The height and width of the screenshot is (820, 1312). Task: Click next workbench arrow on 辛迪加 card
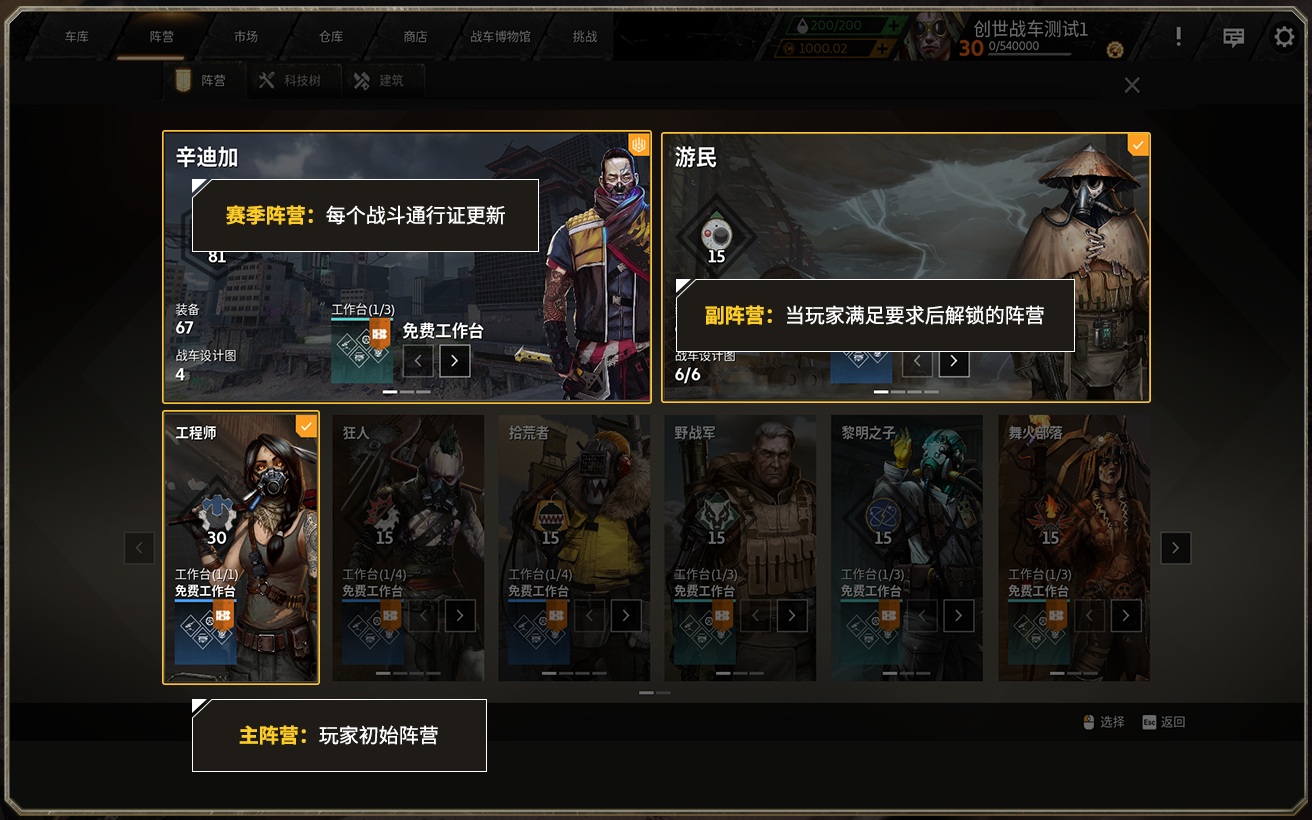[454, 360]
